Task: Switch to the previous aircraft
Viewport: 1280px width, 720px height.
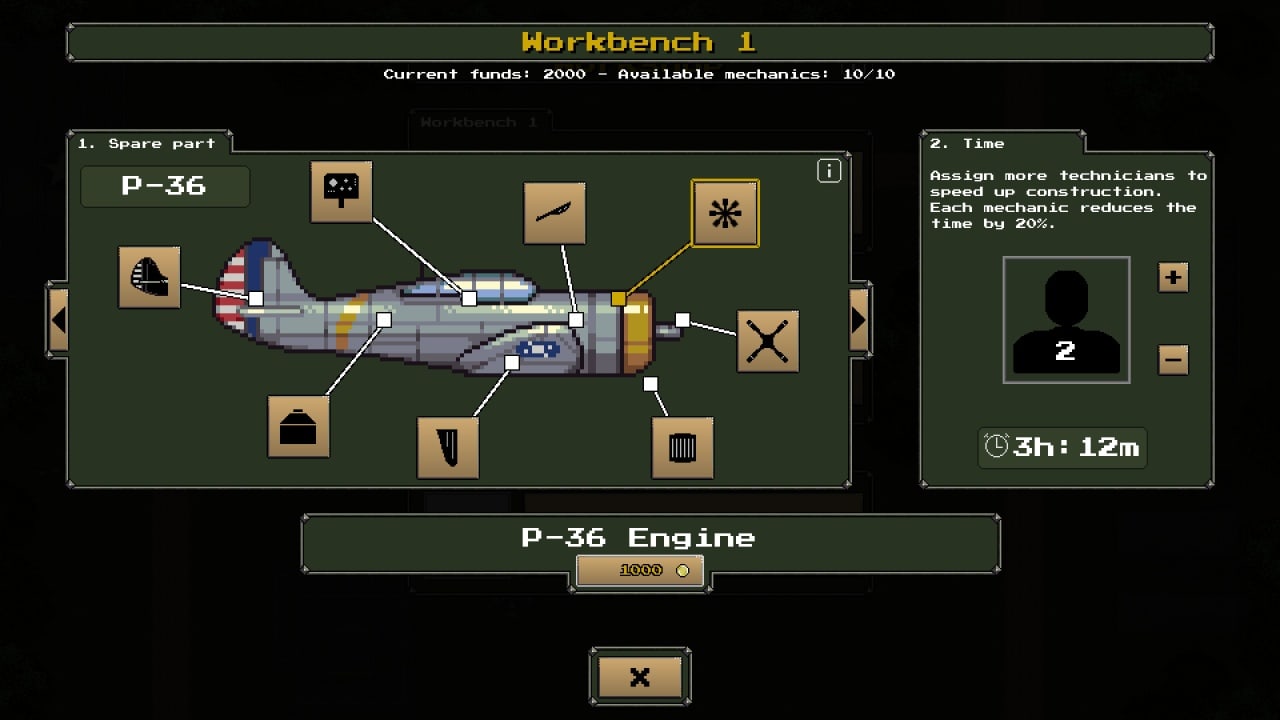Action: coord(58,320)
